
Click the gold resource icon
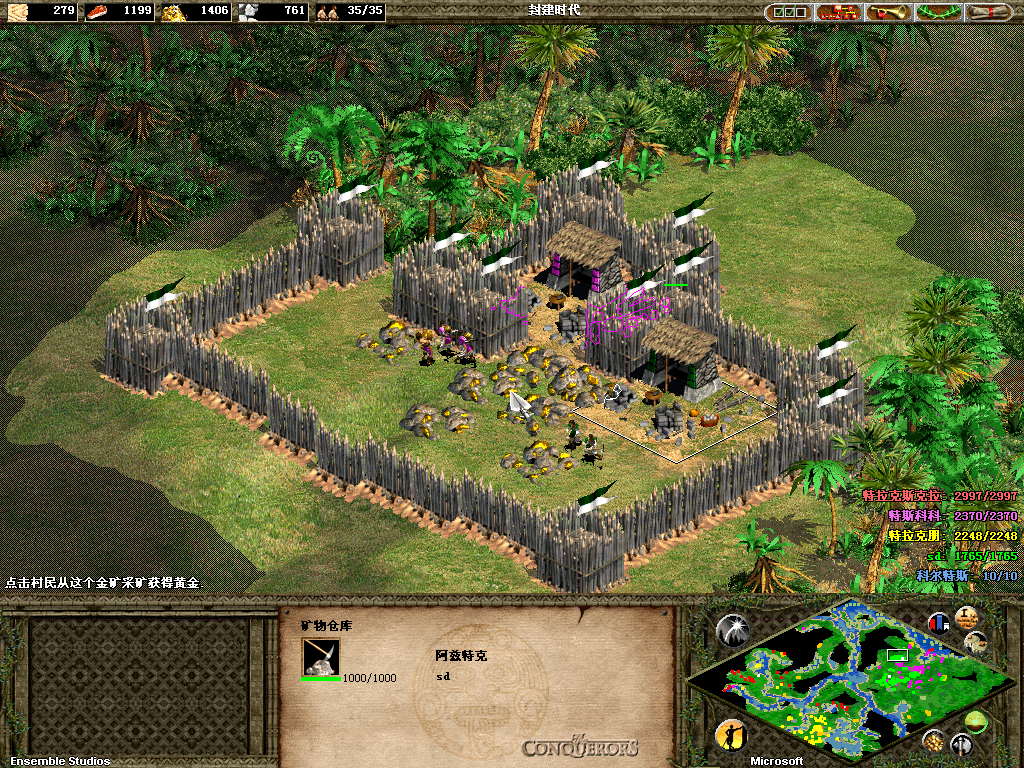tap(174, 12)
